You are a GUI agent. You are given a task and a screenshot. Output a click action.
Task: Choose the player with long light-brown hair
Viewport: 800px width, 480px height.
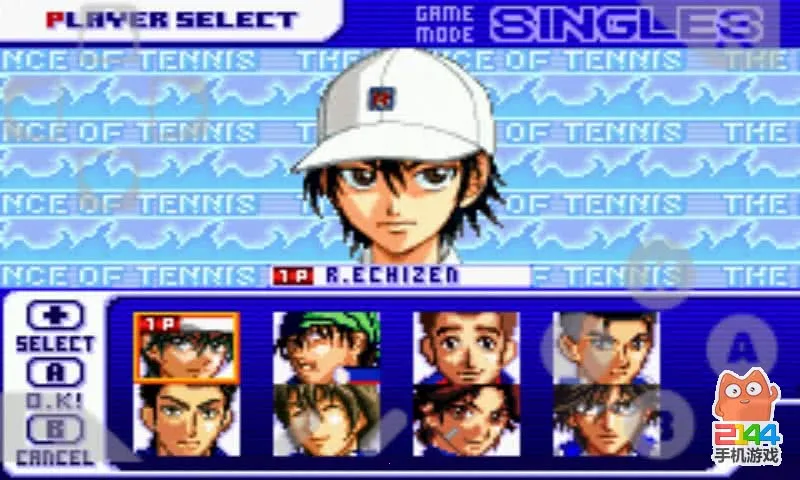pyautogui.click(x=327, y=420)
